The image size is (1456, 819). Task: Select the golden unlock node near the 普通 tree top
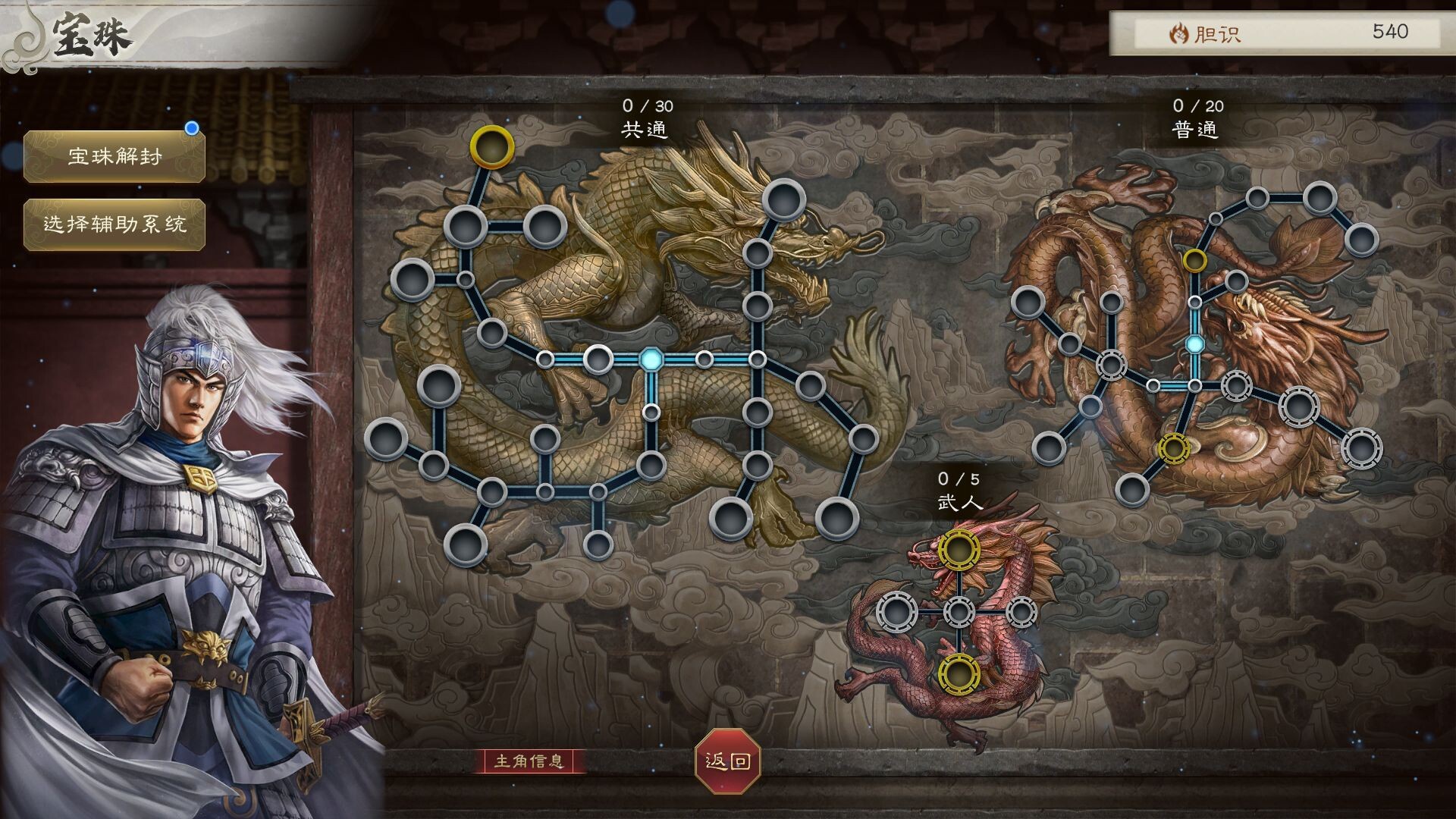(x=1196, y=260)
